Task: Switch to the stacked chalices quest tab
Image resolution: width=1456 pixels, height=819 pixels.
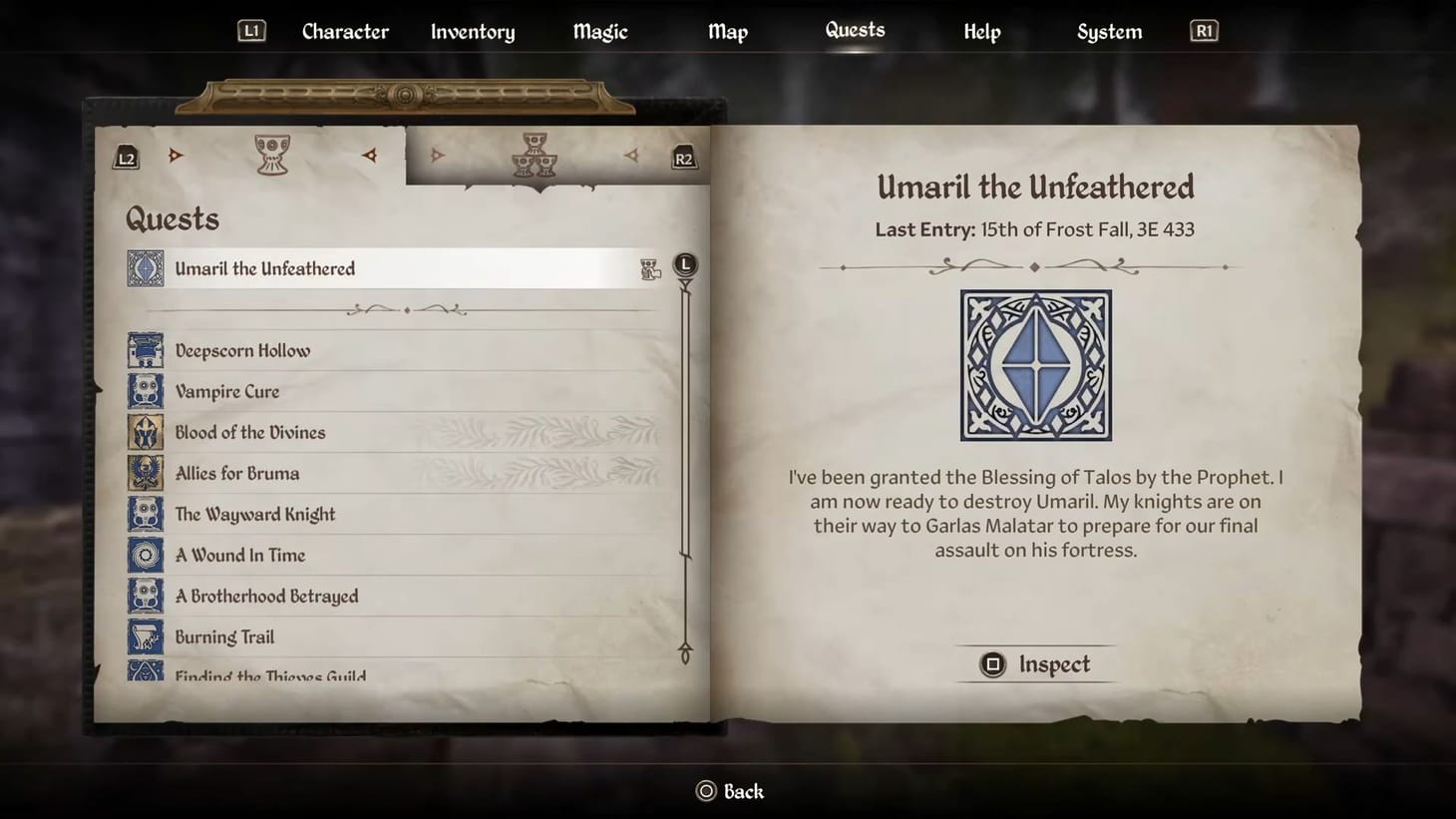Action: (x=535, y=157)
